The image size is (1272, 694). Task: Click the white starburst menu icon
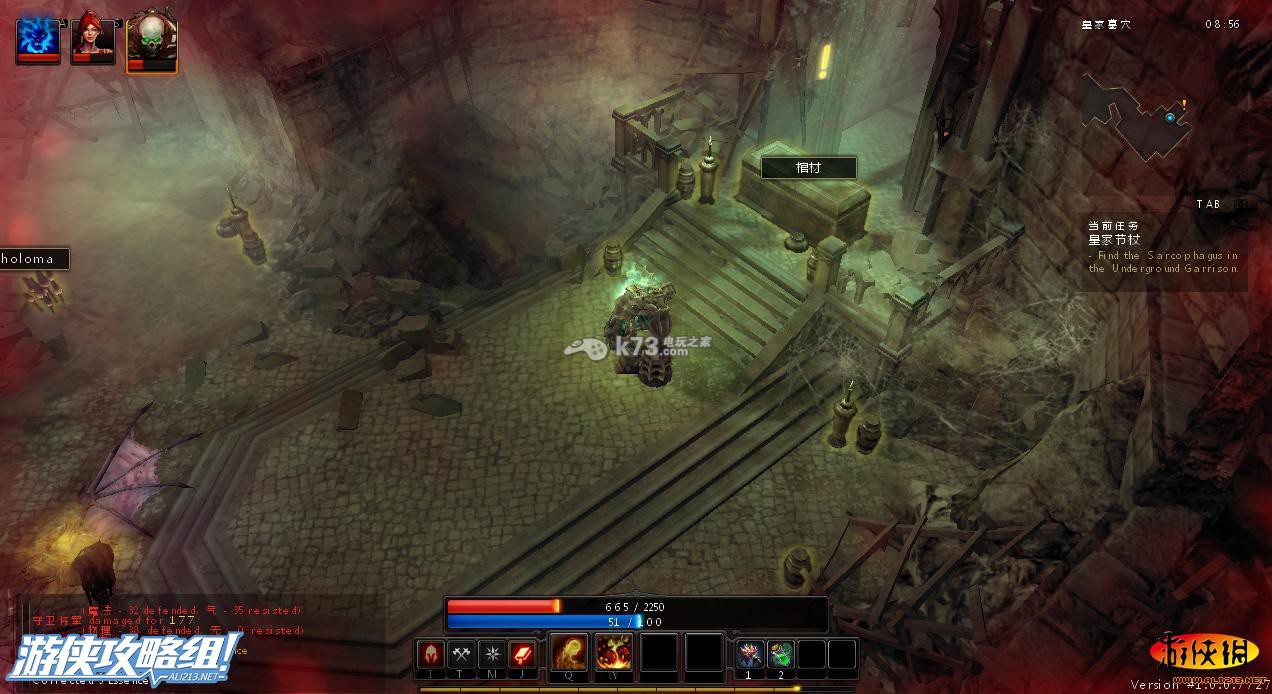tap(492, 655)
